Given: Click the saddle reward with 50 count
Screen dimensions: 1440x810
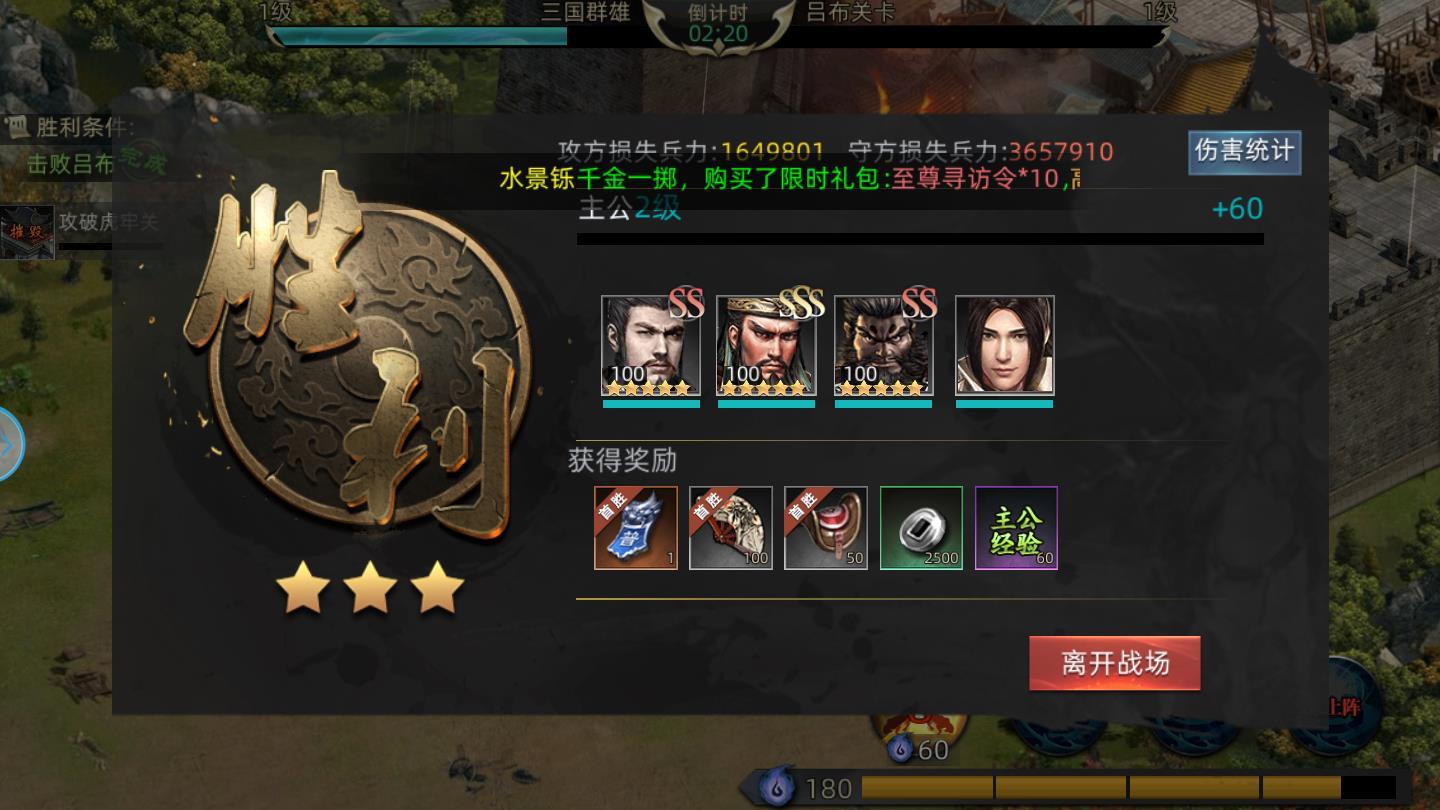Looking at the screenshot, I should tap(826, 528).
